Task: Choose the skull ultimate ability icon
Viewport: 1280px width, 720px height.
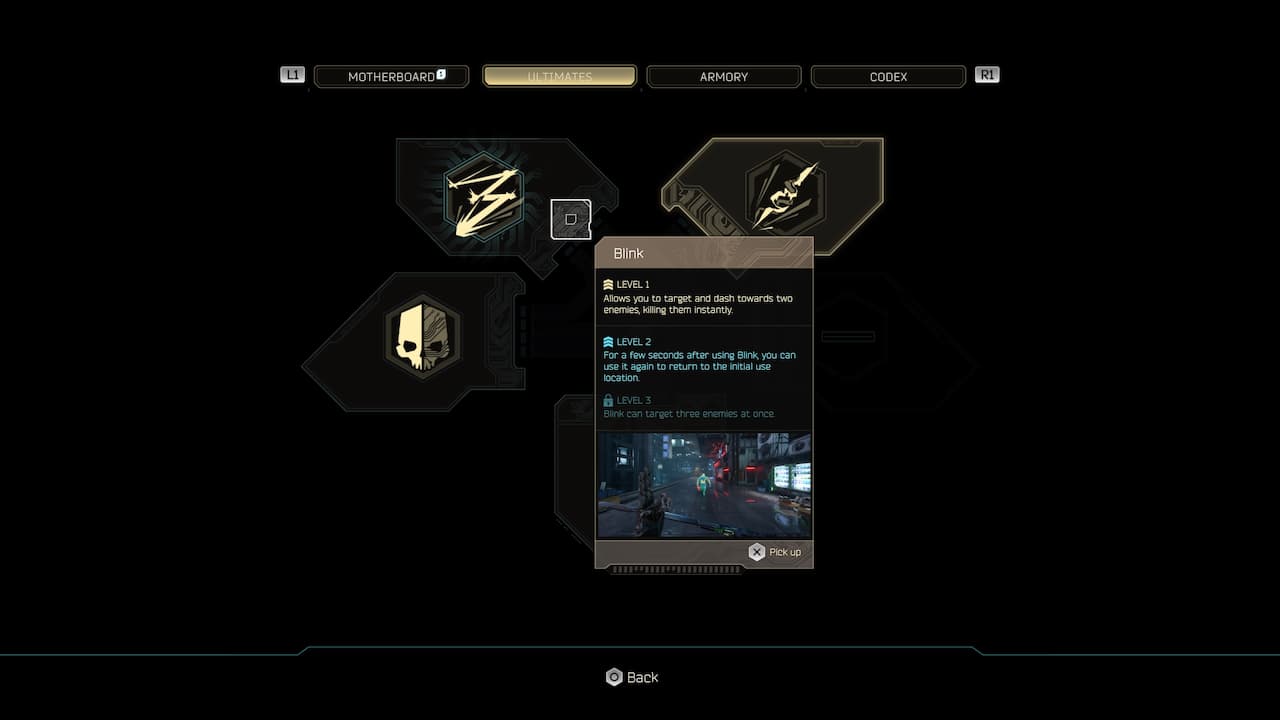Action: pyautogui.click(x=424, y=335)
